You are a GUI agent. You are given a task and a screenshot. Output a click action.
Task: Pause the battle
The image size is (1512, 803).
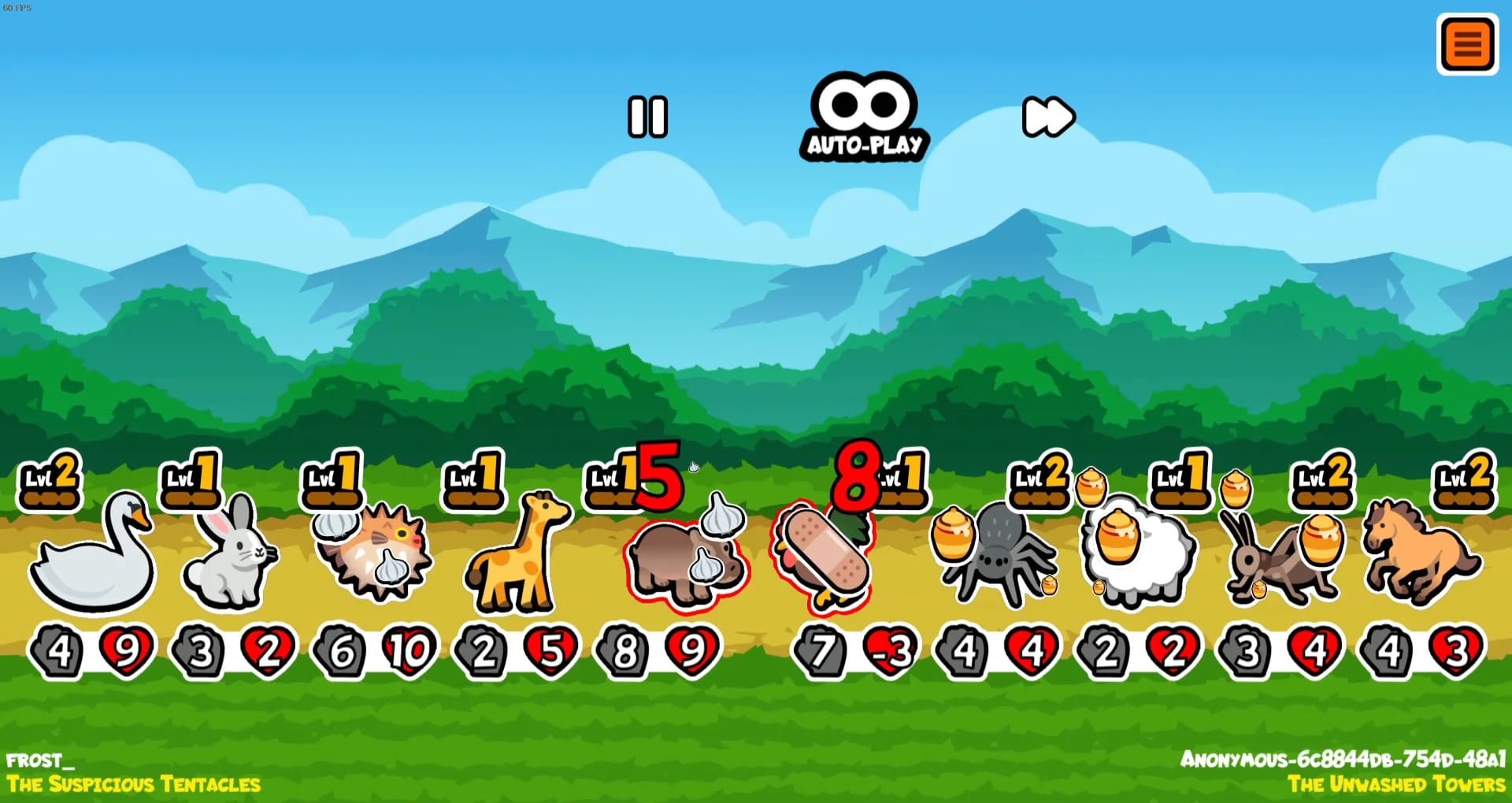(647, 117)
